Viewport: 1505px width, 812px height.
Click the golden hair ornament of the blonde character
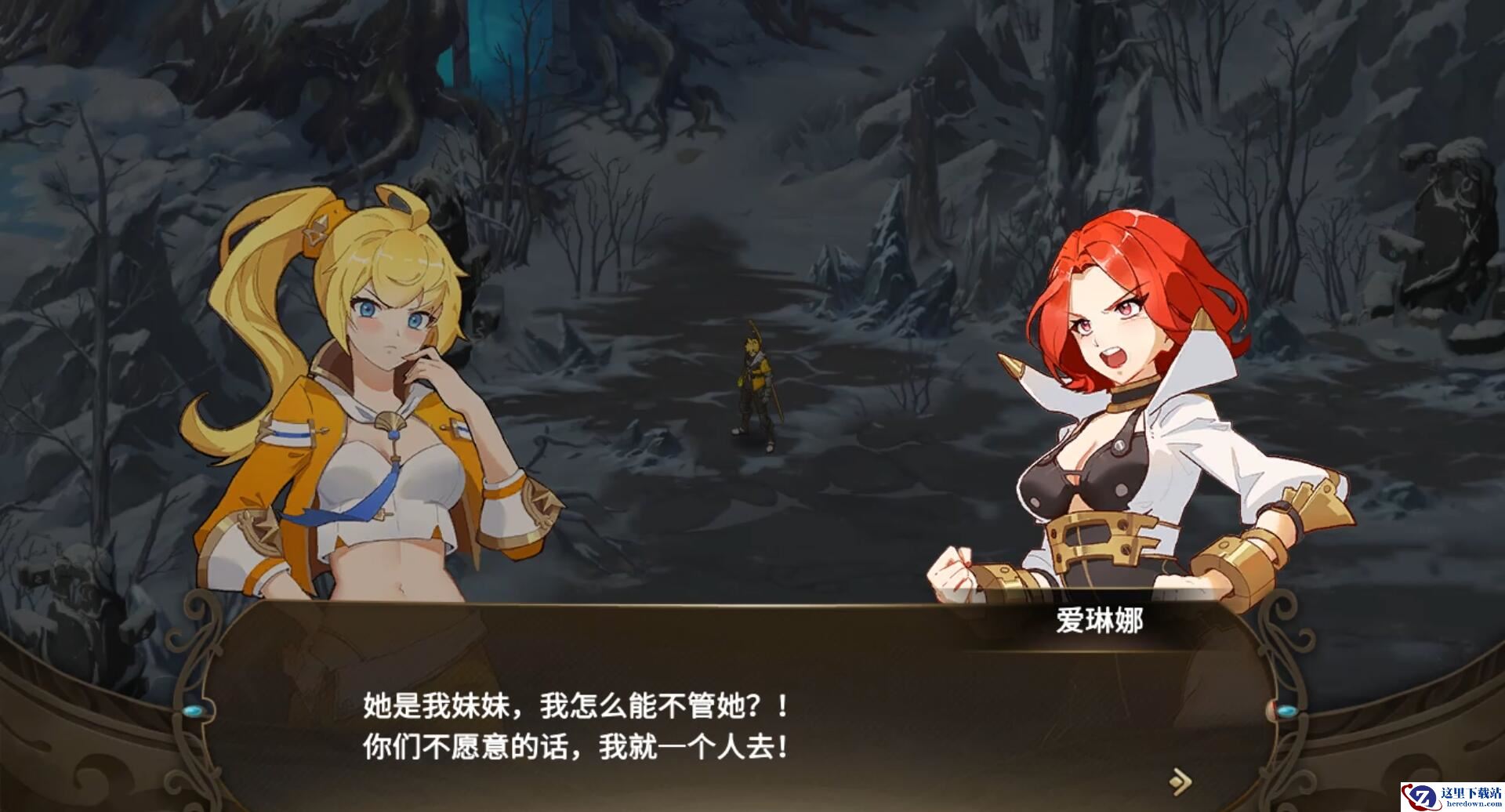coord(314,230)
